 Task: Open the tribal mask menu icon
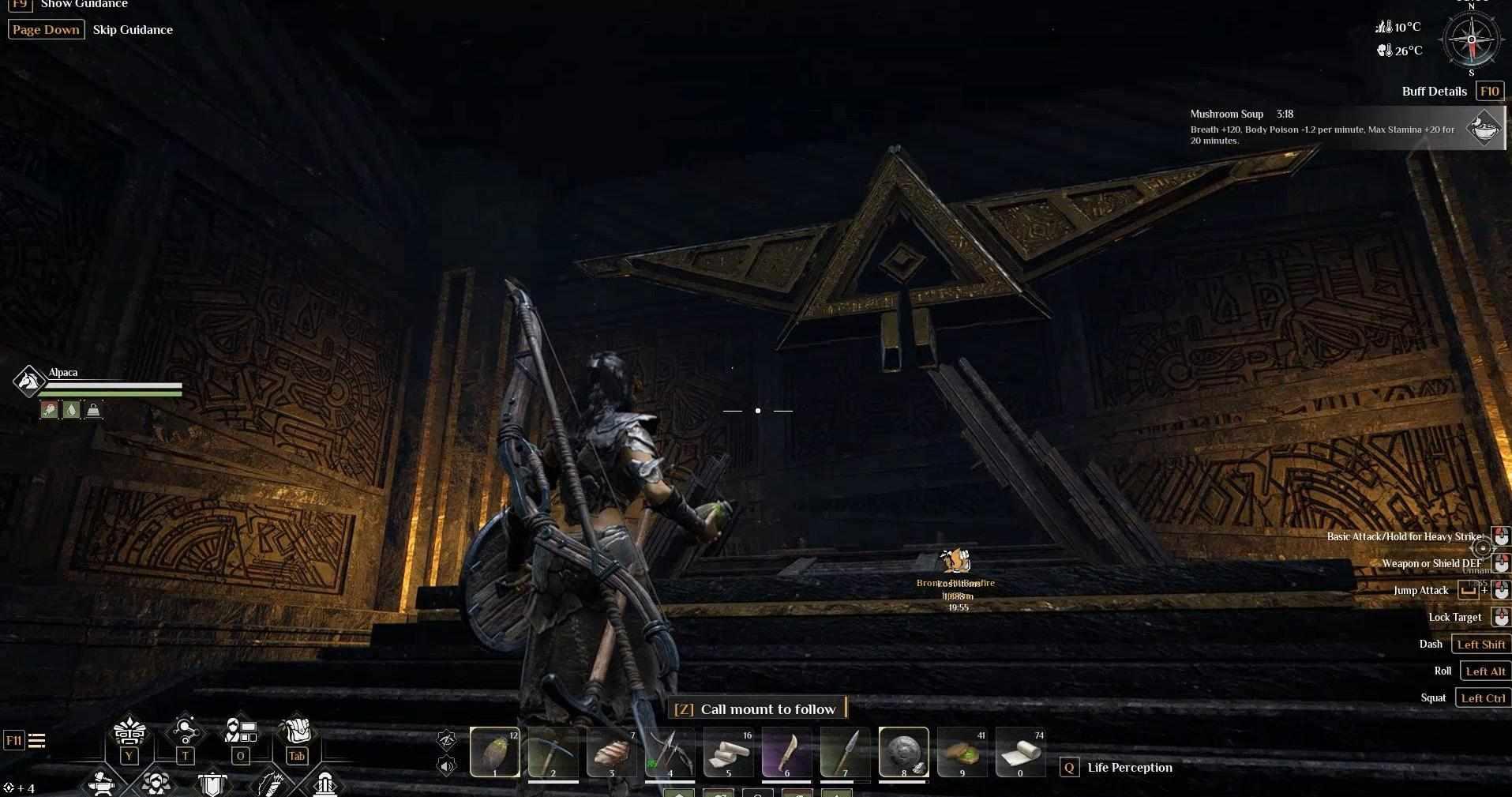coord(129,731)
